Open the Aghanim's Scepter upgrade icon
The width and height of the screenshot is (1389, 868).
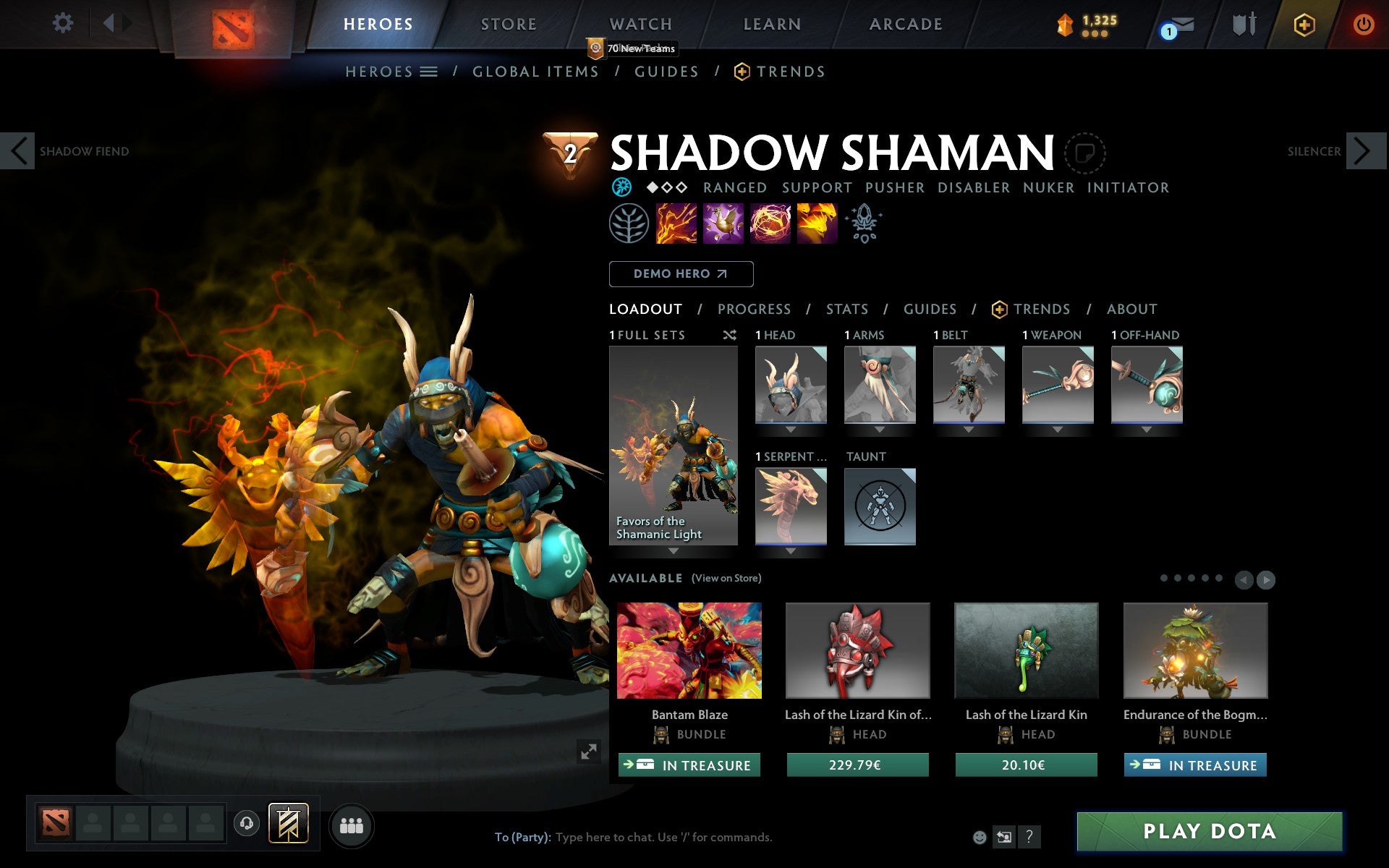864,224
